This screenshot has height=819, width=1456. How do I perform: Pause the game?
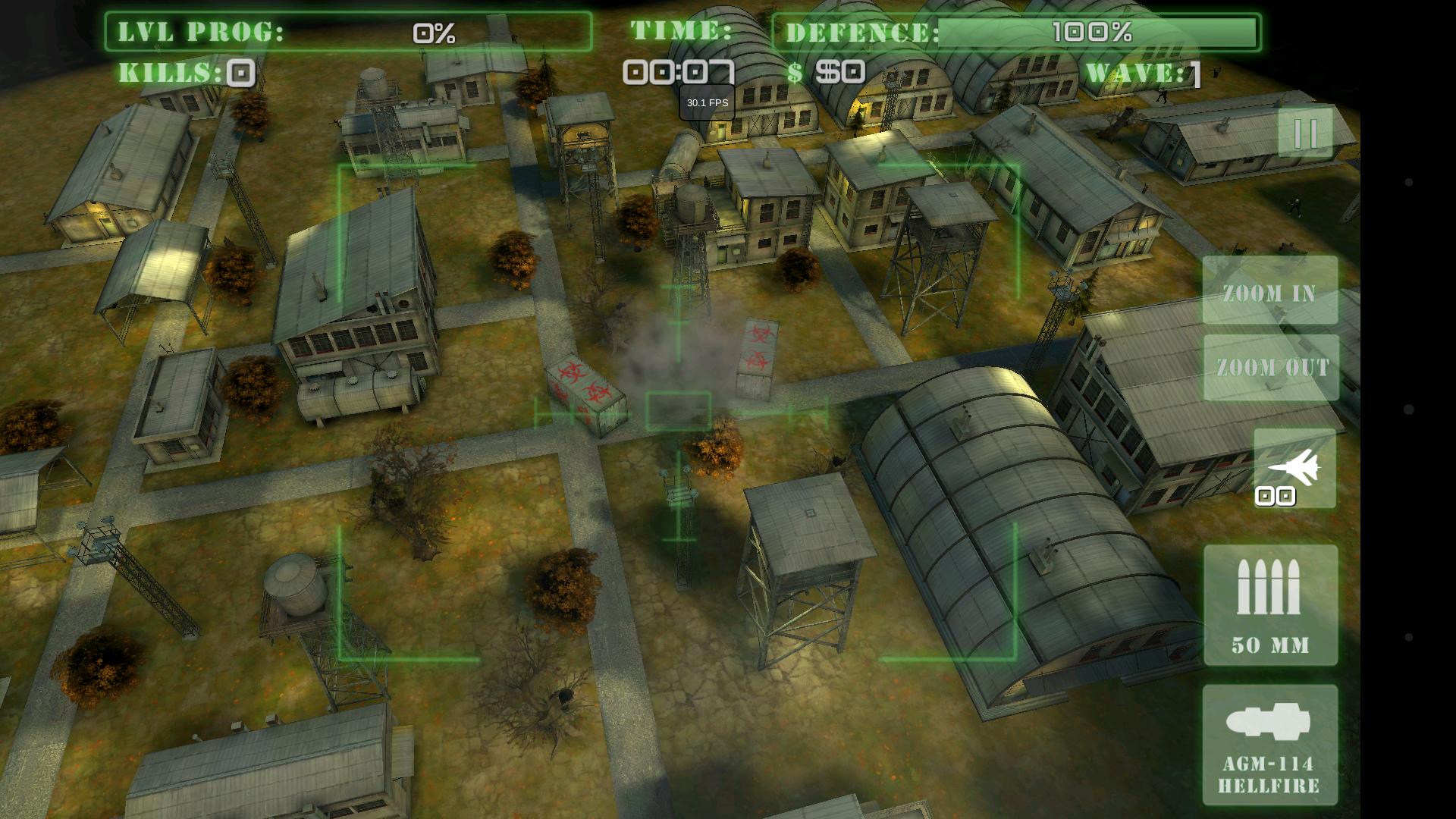1305,133
